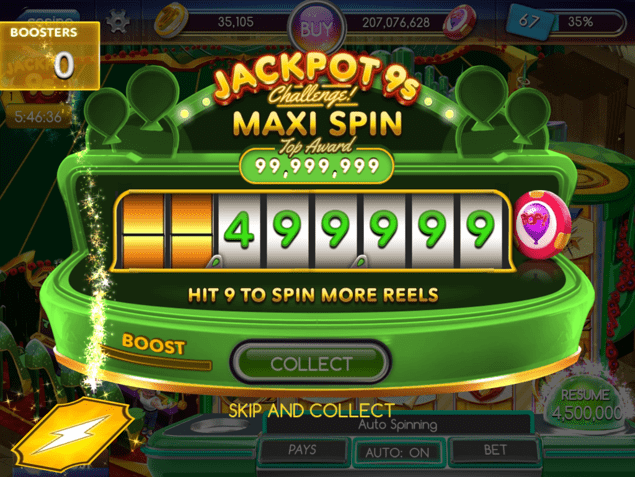
Task: Open the PAYS table
Action: point(302,450)
